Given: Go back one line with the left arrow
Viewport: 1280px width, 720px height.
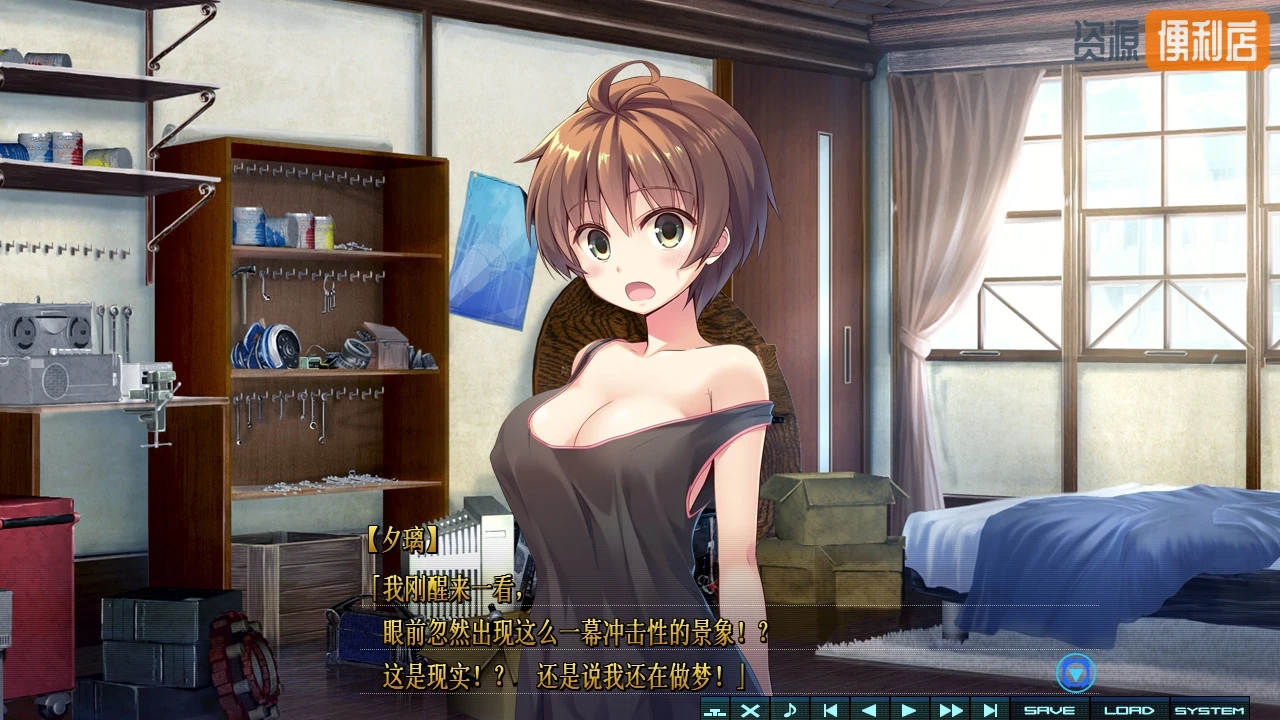Looking at the screenshot, I should click(x=869, y=710).
